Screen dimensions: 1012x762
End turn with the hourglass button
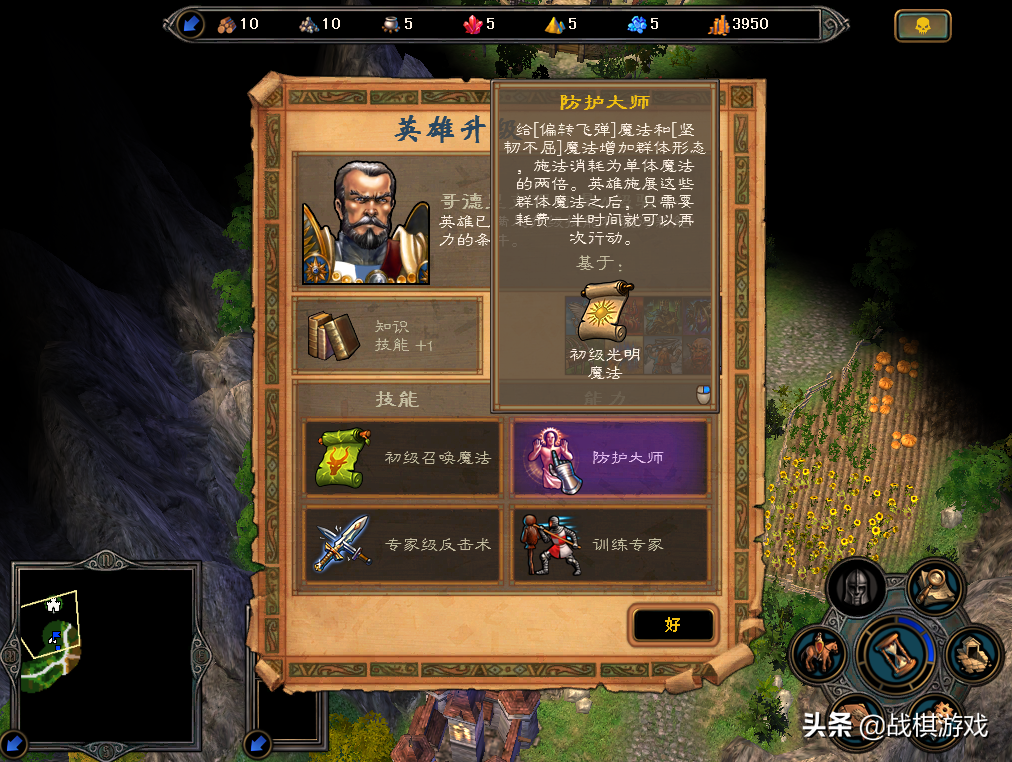point(896,653)
